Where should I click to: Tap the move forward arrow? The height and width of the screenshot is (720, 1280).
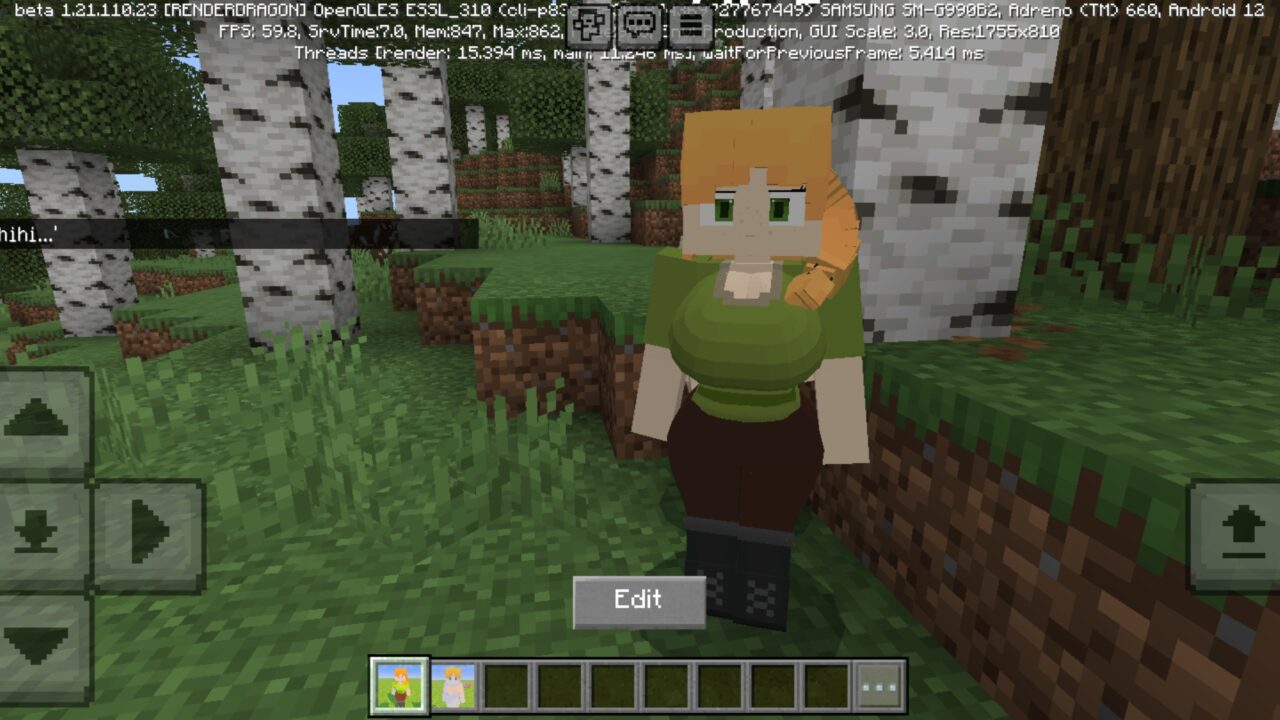click(x=37, y=419)
